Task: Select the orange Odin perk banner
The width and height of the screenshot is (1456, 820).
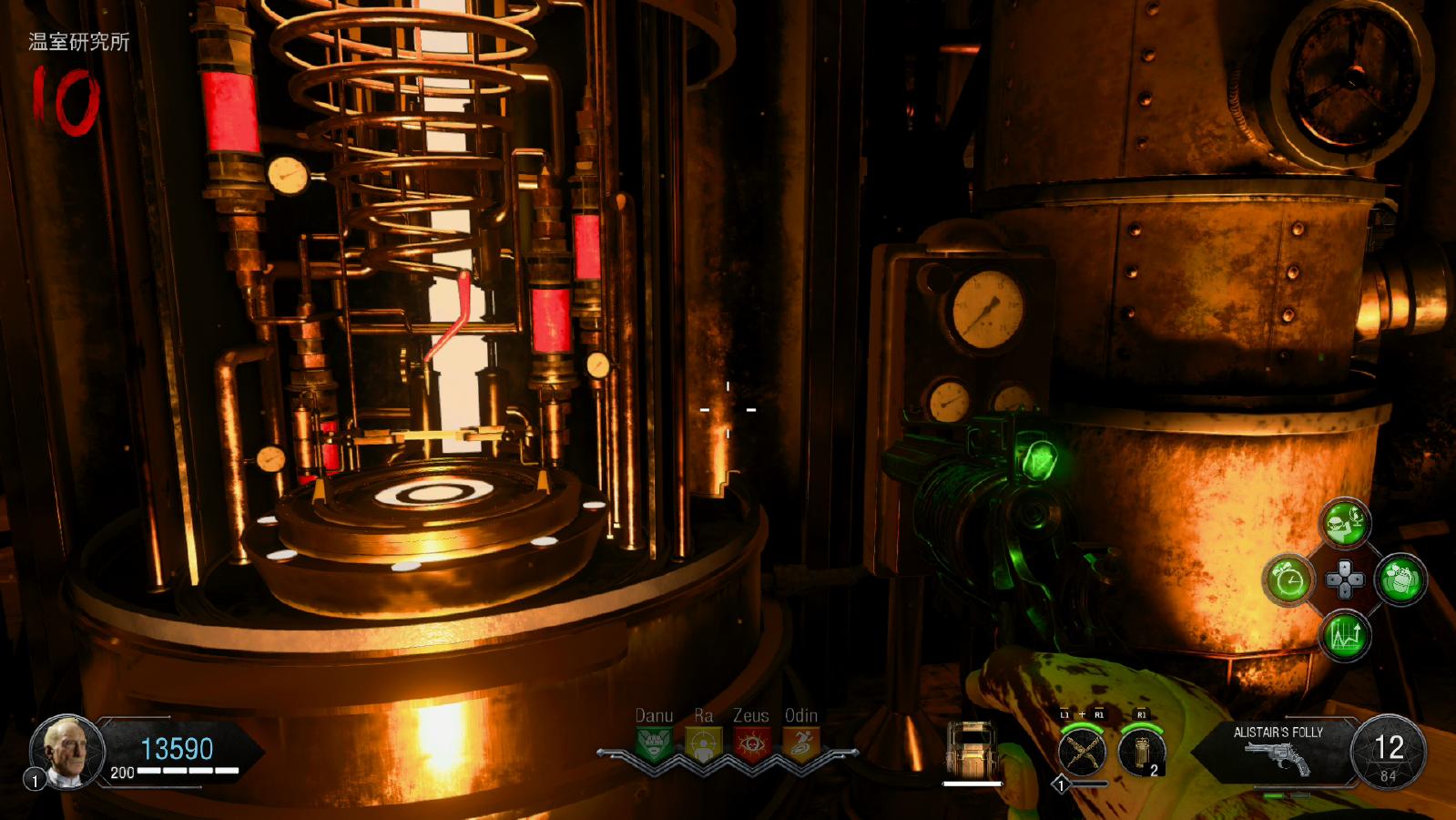Action: click(x=800, y=744)
